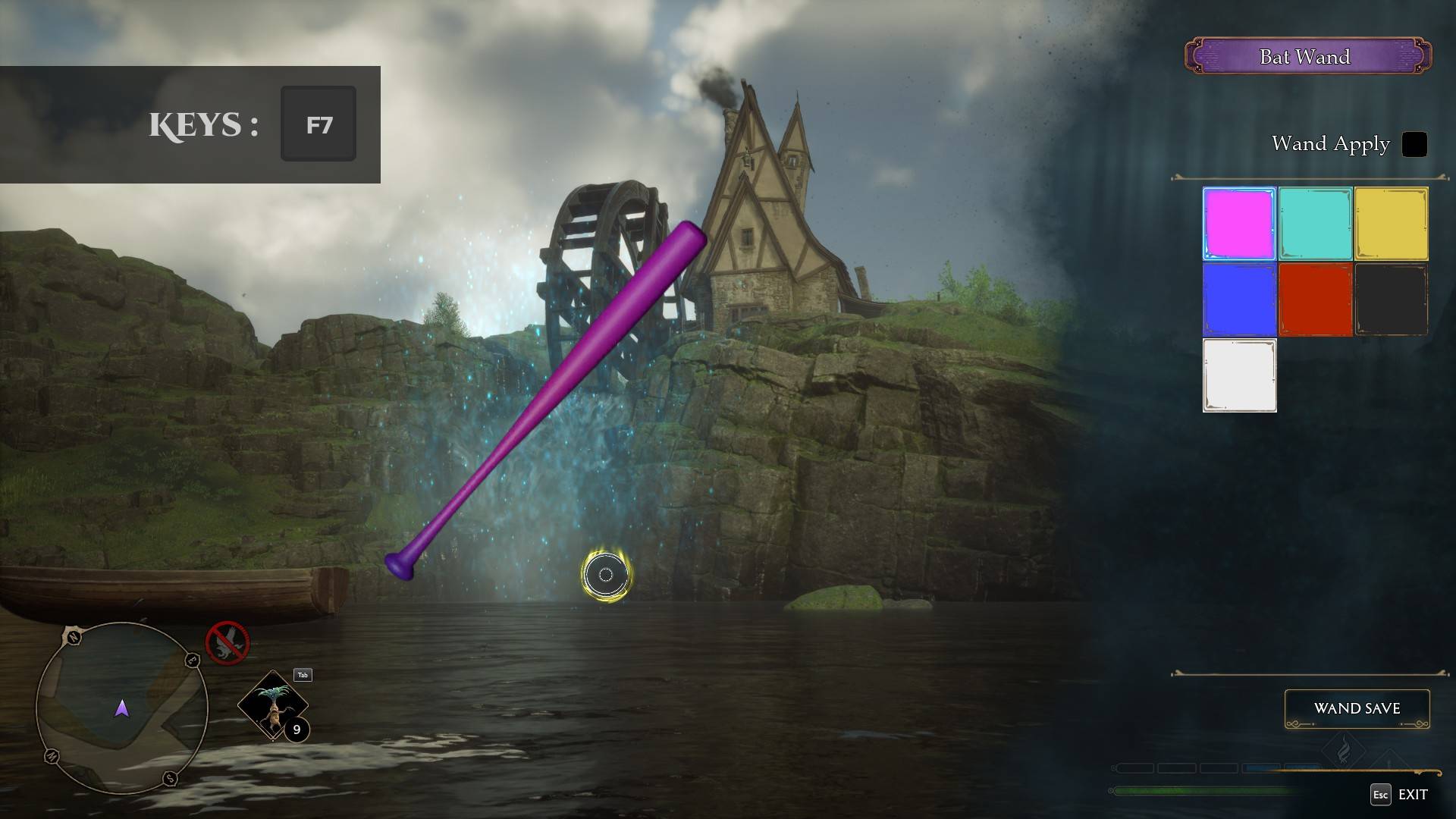Click the Bat Wand title banner

(x=1306, y=56)
